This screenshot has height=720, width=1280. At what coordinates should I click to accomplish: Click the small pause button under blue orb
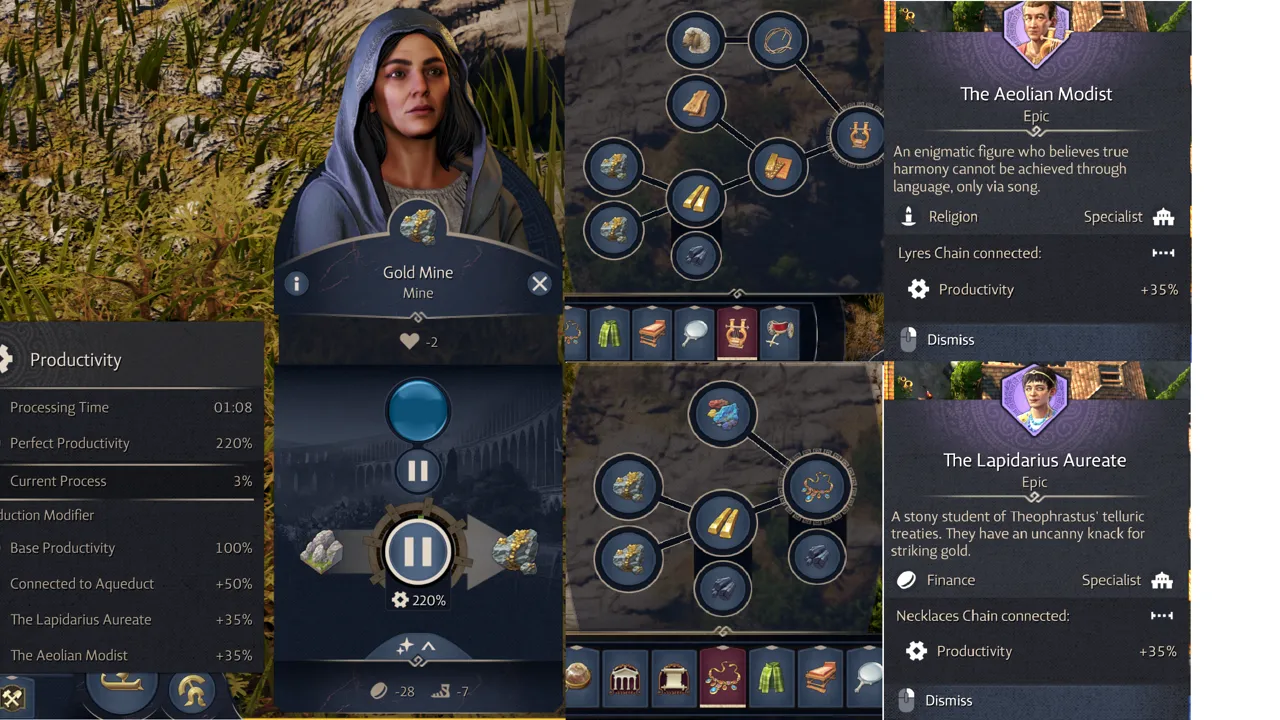point(417,471)
